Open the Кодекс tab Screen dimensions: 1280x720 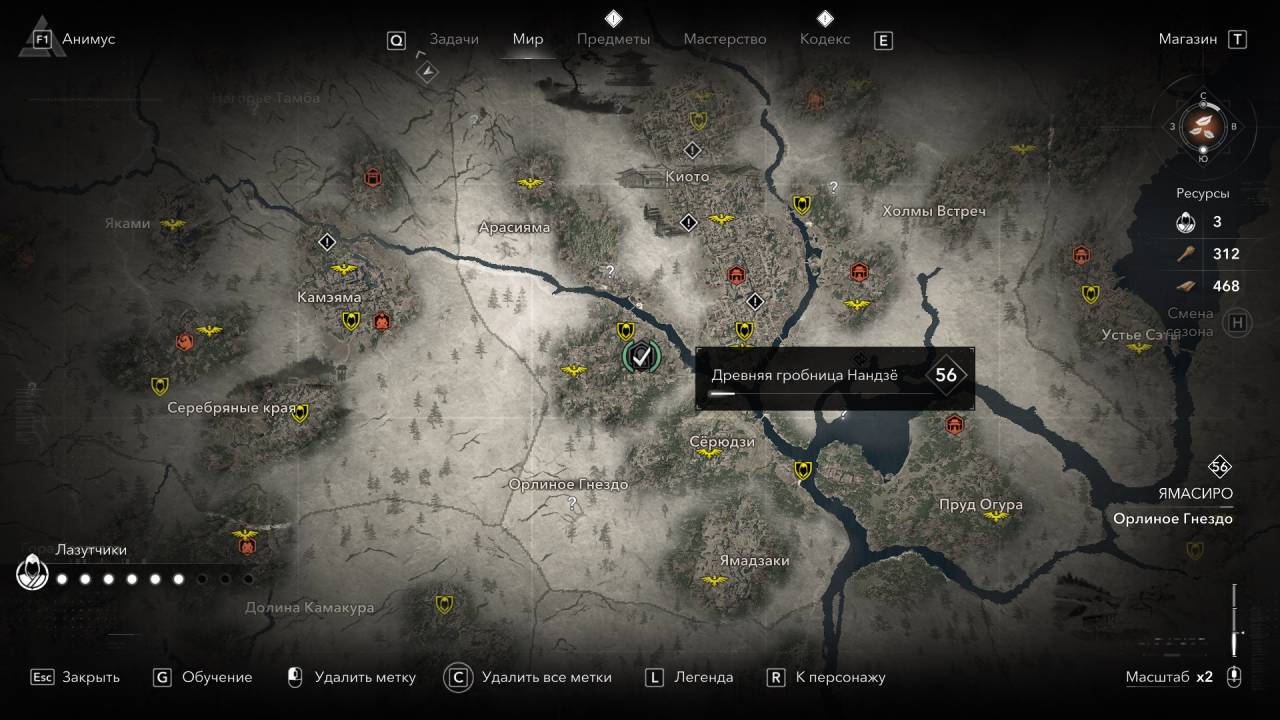click(825, 39)
